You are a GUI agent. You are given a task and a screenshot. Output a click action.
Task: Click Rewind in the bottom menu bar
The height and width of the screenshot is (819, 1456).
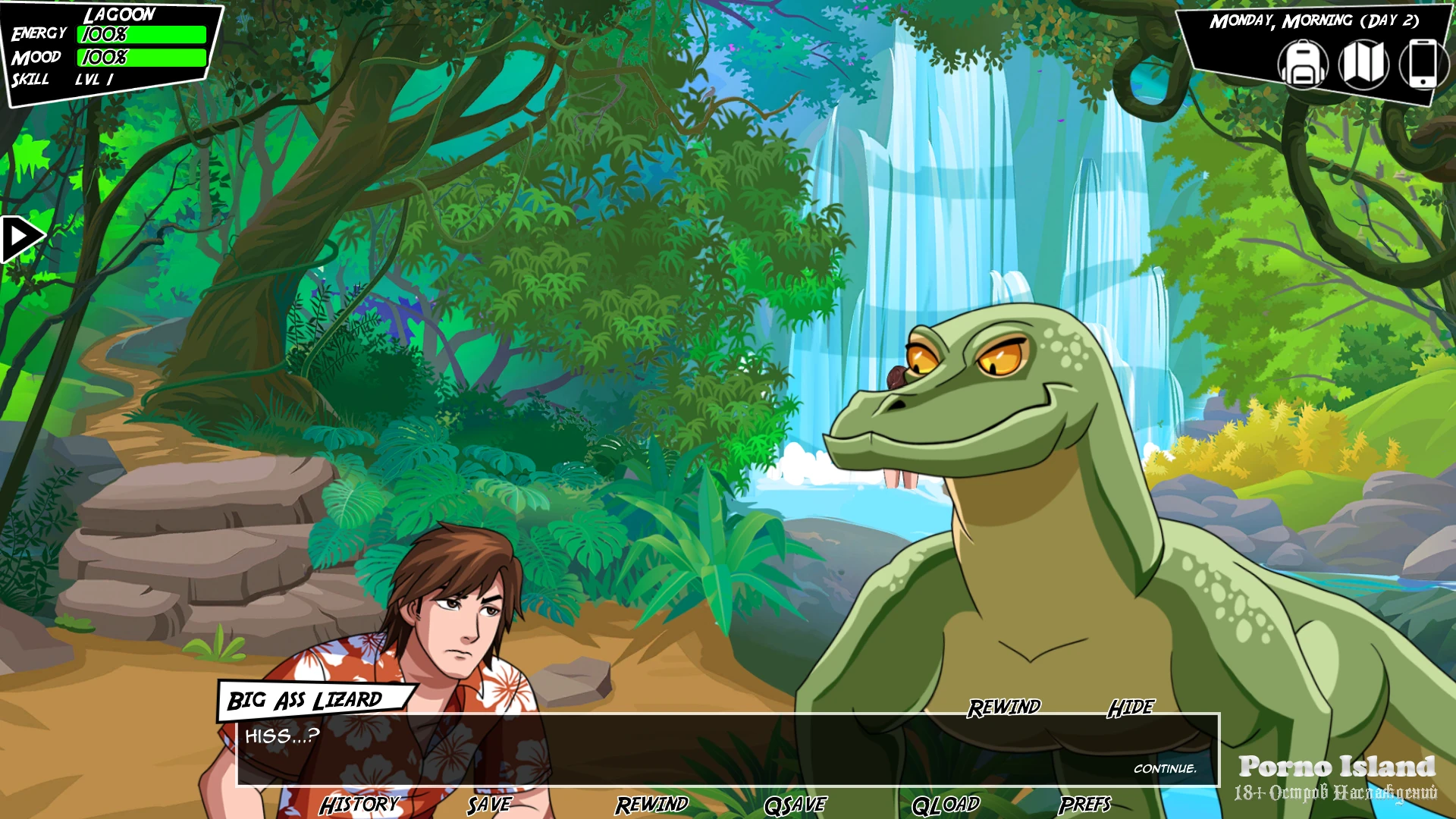651,805
